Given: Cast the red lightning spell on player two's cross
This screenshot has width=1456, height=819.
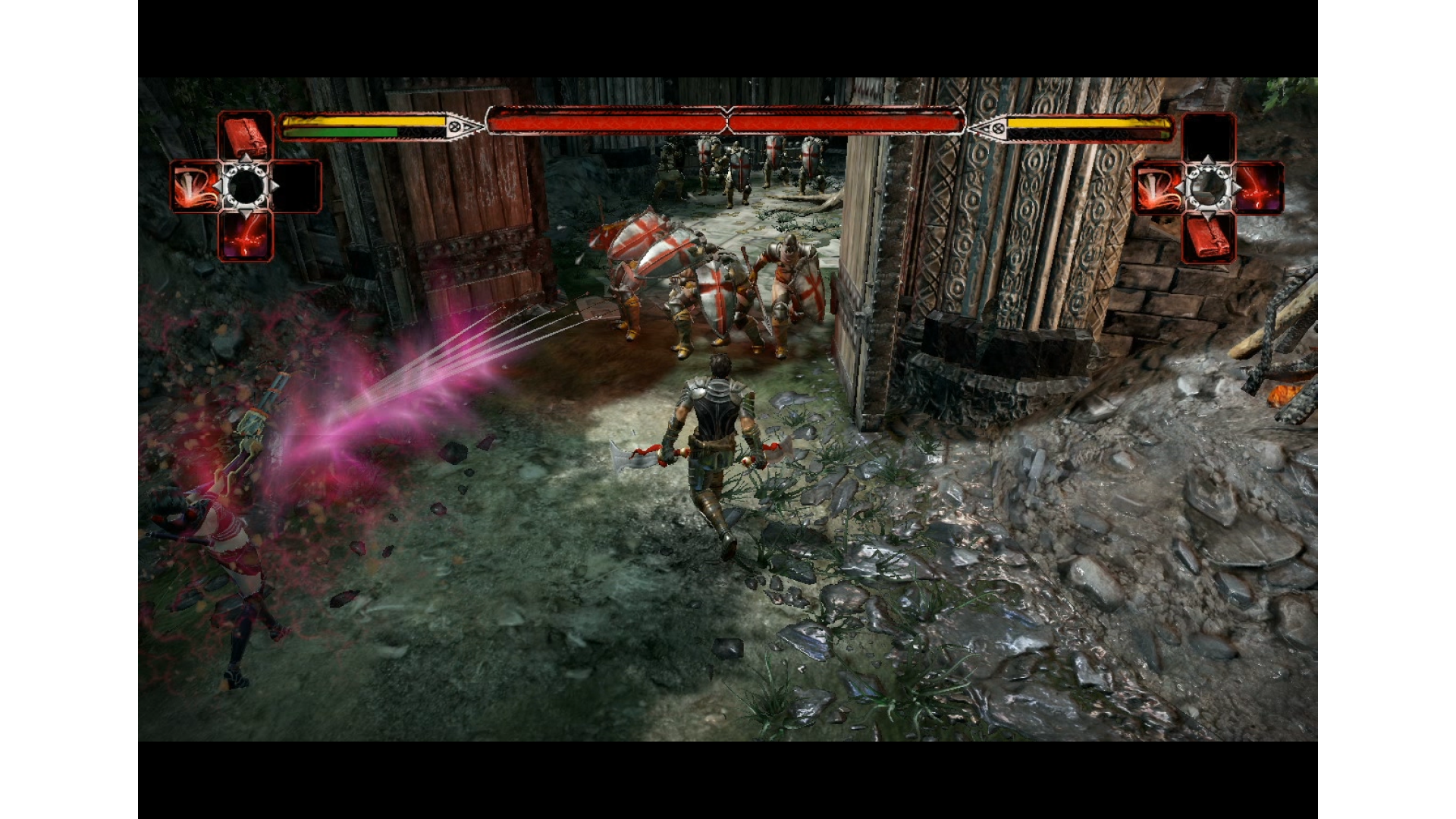Looking at the screenshot, I should click(1259, 187).
